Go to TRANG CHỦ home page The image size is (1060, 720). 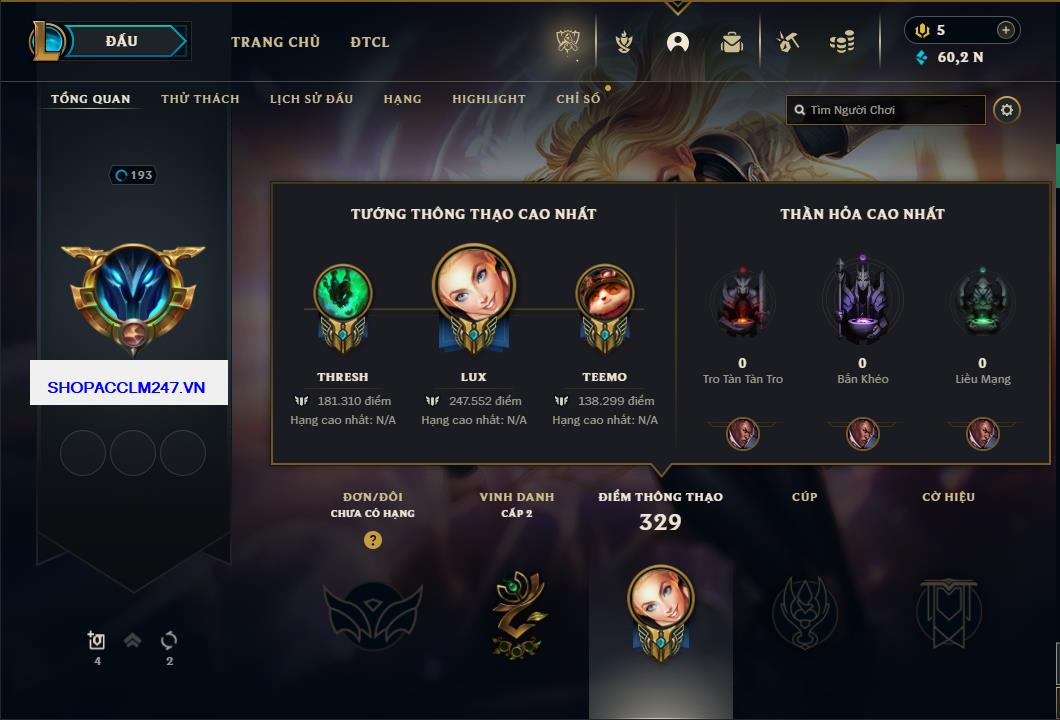pos(275,42)
